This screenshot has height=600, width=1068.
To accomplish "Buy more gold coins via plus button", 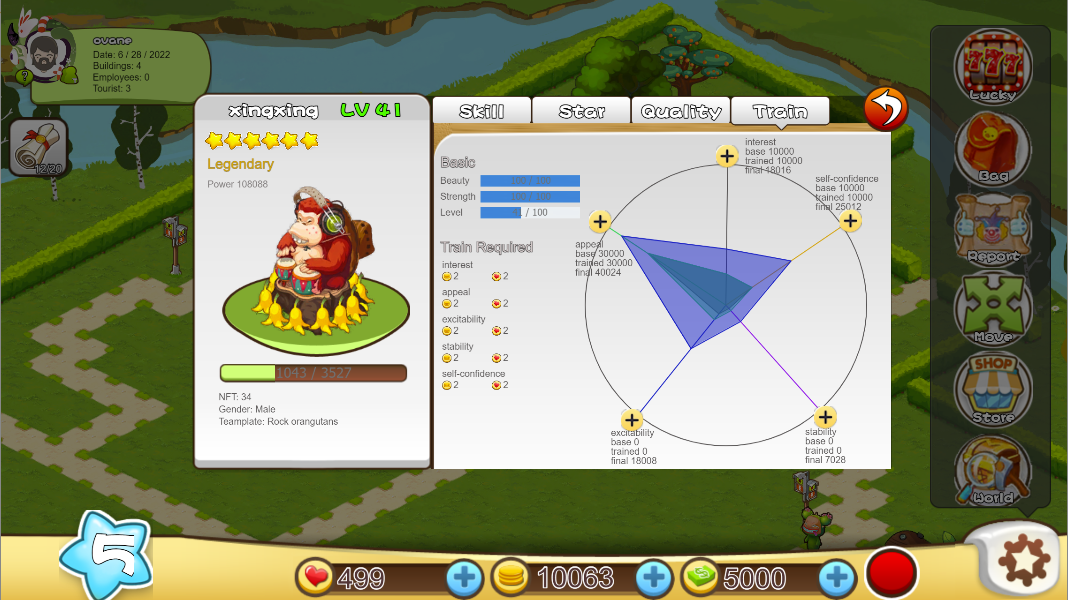I will tap(654, 577).
